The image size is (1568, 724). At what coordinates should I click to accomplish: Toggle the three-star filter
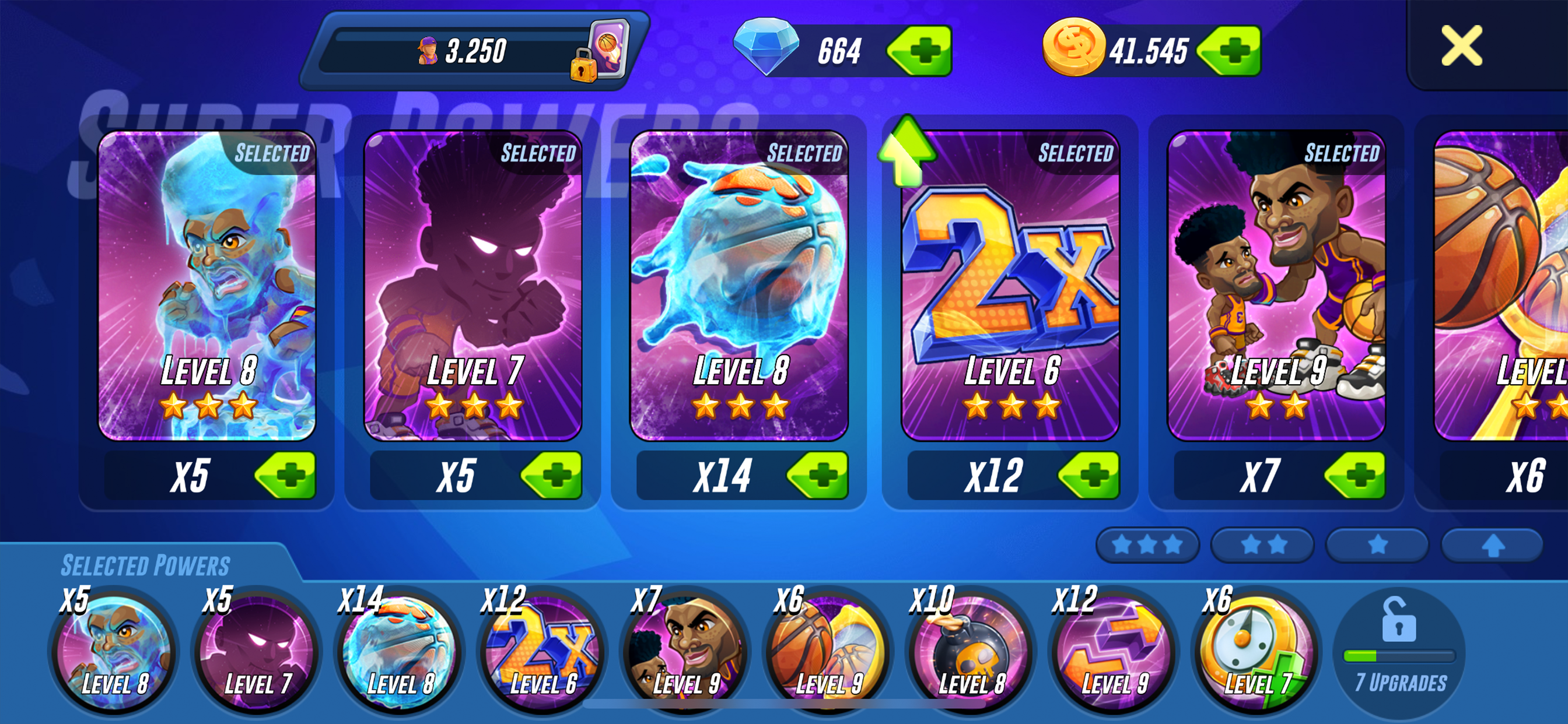pyautogui.click(x=1147, y=544)
